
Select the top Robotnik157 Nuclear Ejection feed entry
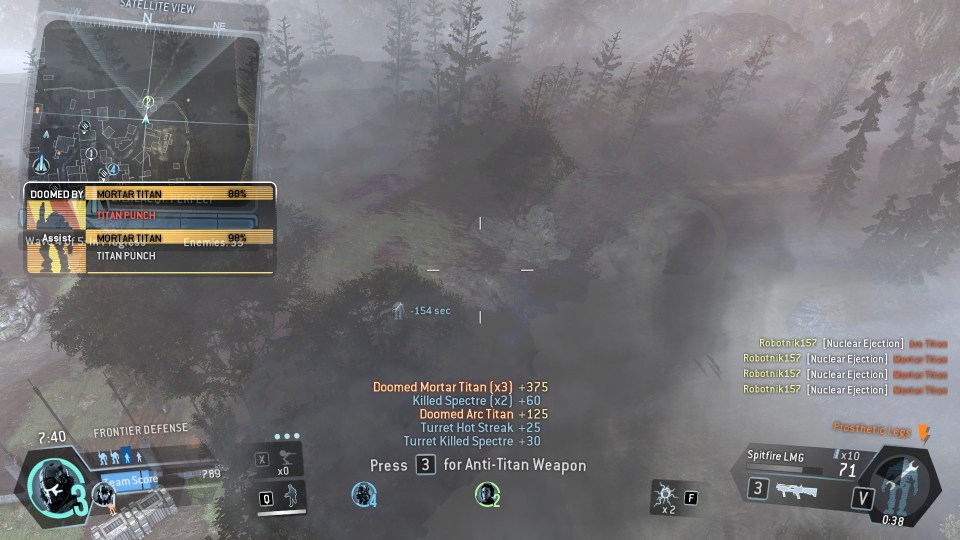852,343
